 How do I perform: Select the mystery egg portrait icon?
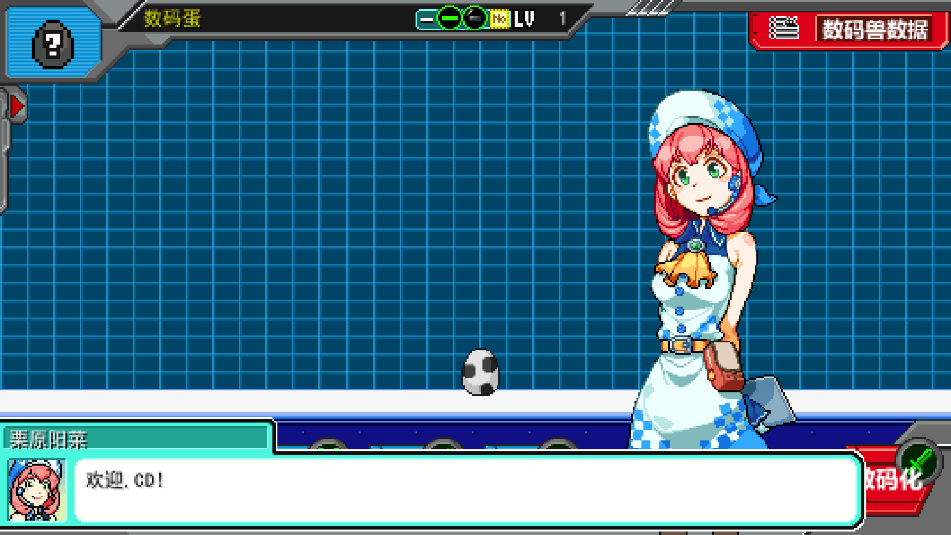point(51,43)
